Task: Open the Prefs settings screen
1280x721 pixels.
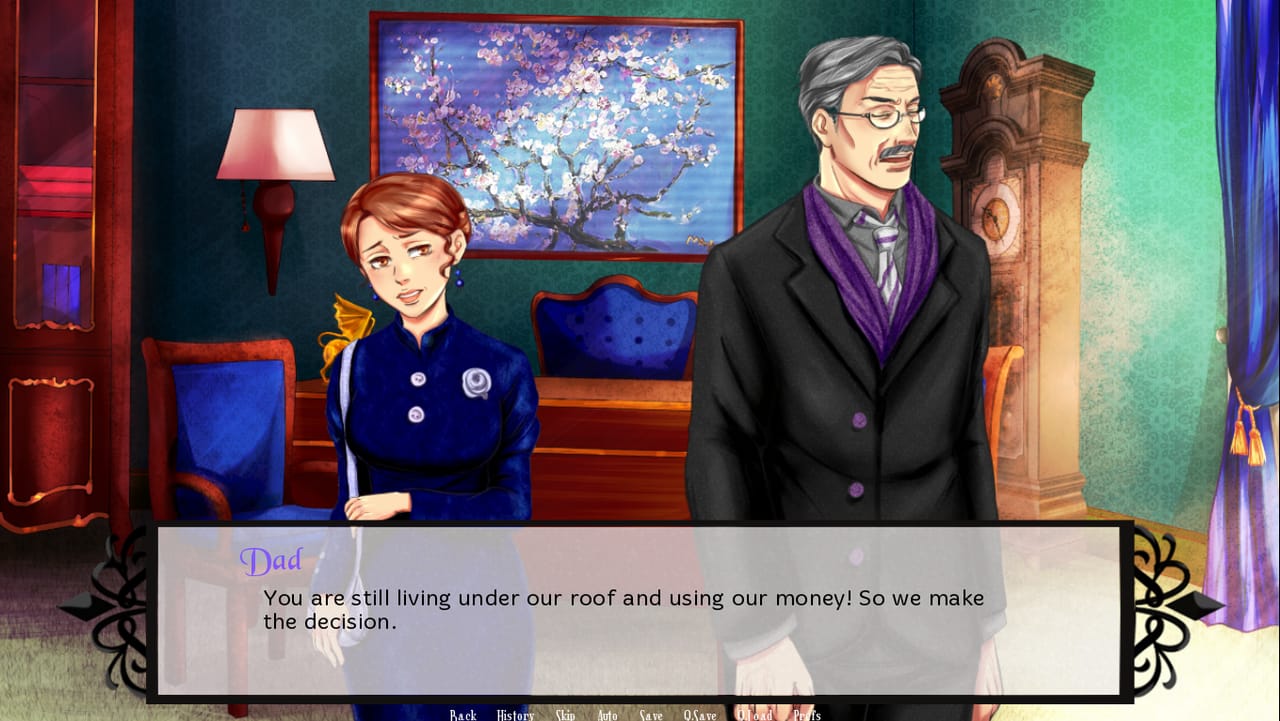Action: [x=806, y=715]
